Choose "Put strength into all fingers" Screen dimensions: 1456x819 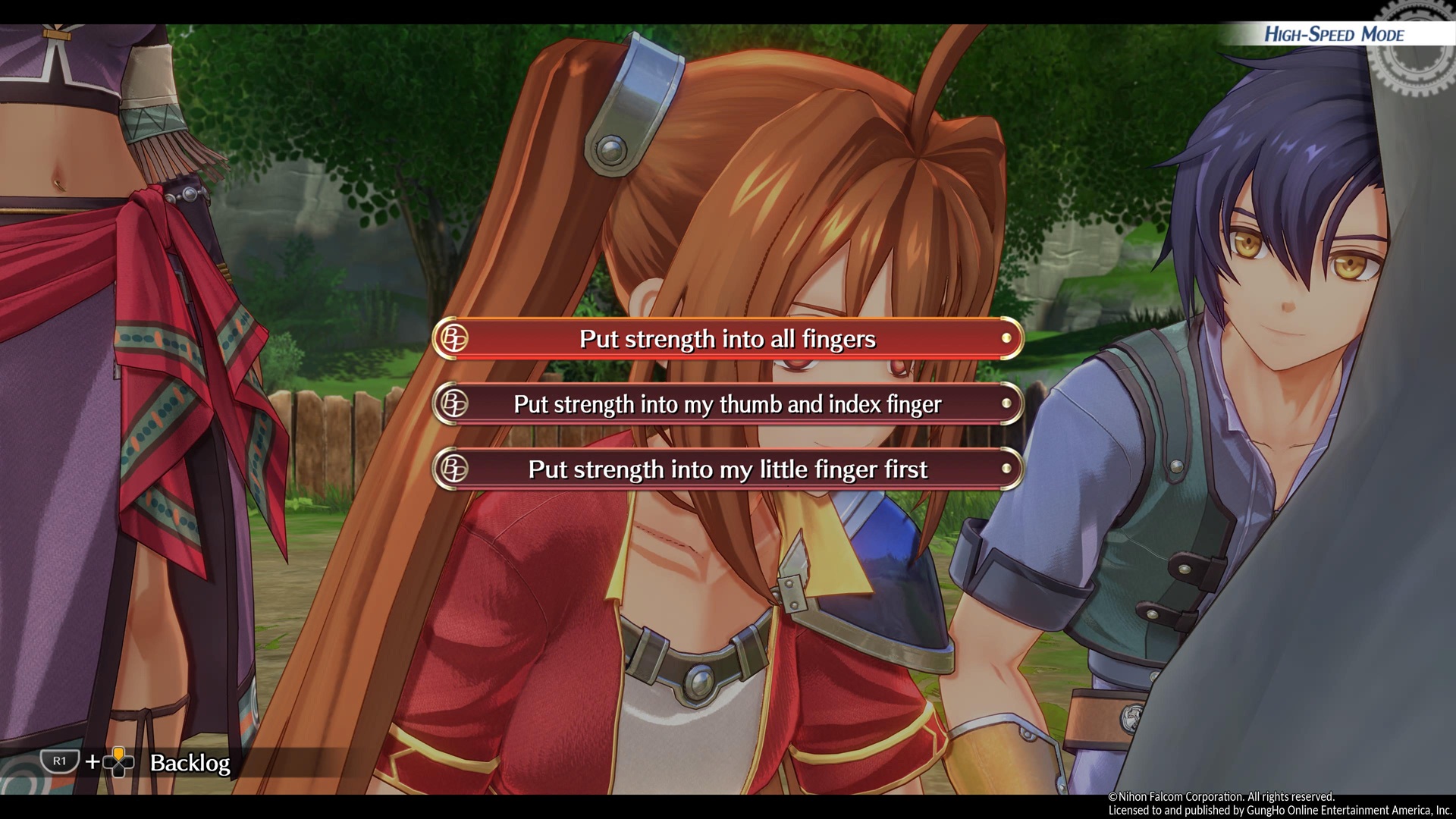pyautogui.click(x=727, y=339)
